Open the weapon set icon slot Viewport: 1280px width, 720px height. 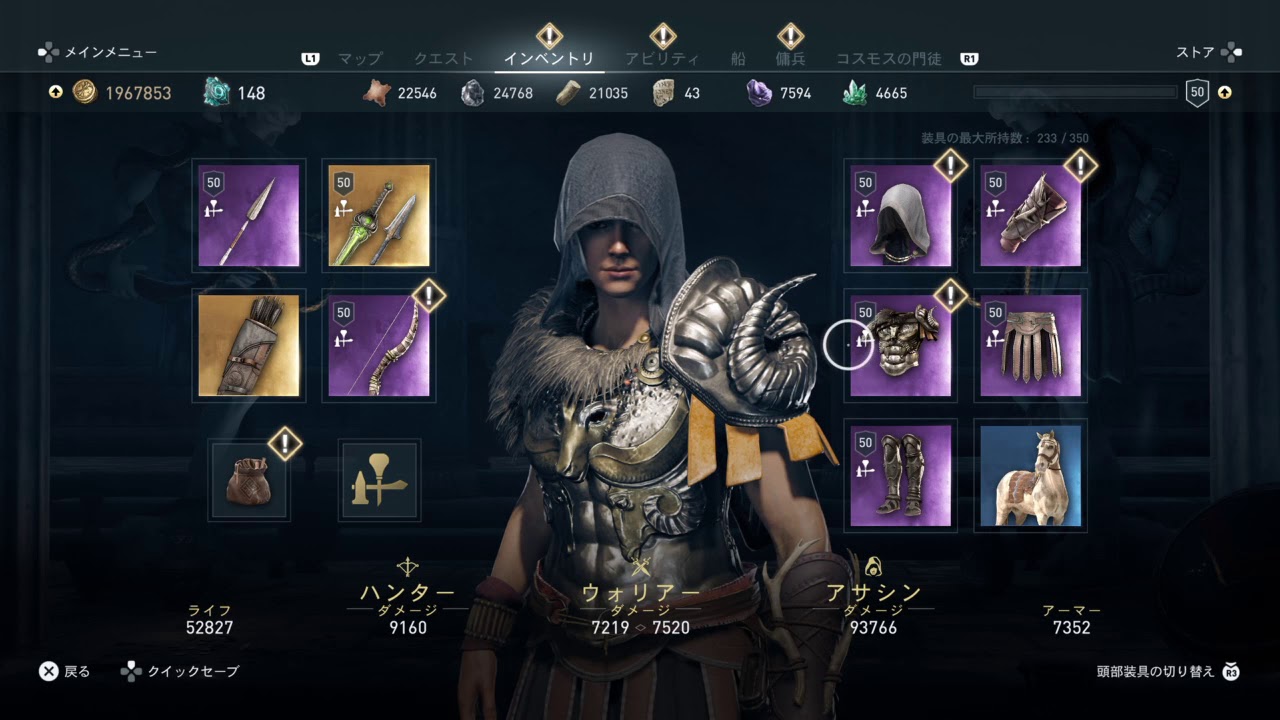coord(379,480)
